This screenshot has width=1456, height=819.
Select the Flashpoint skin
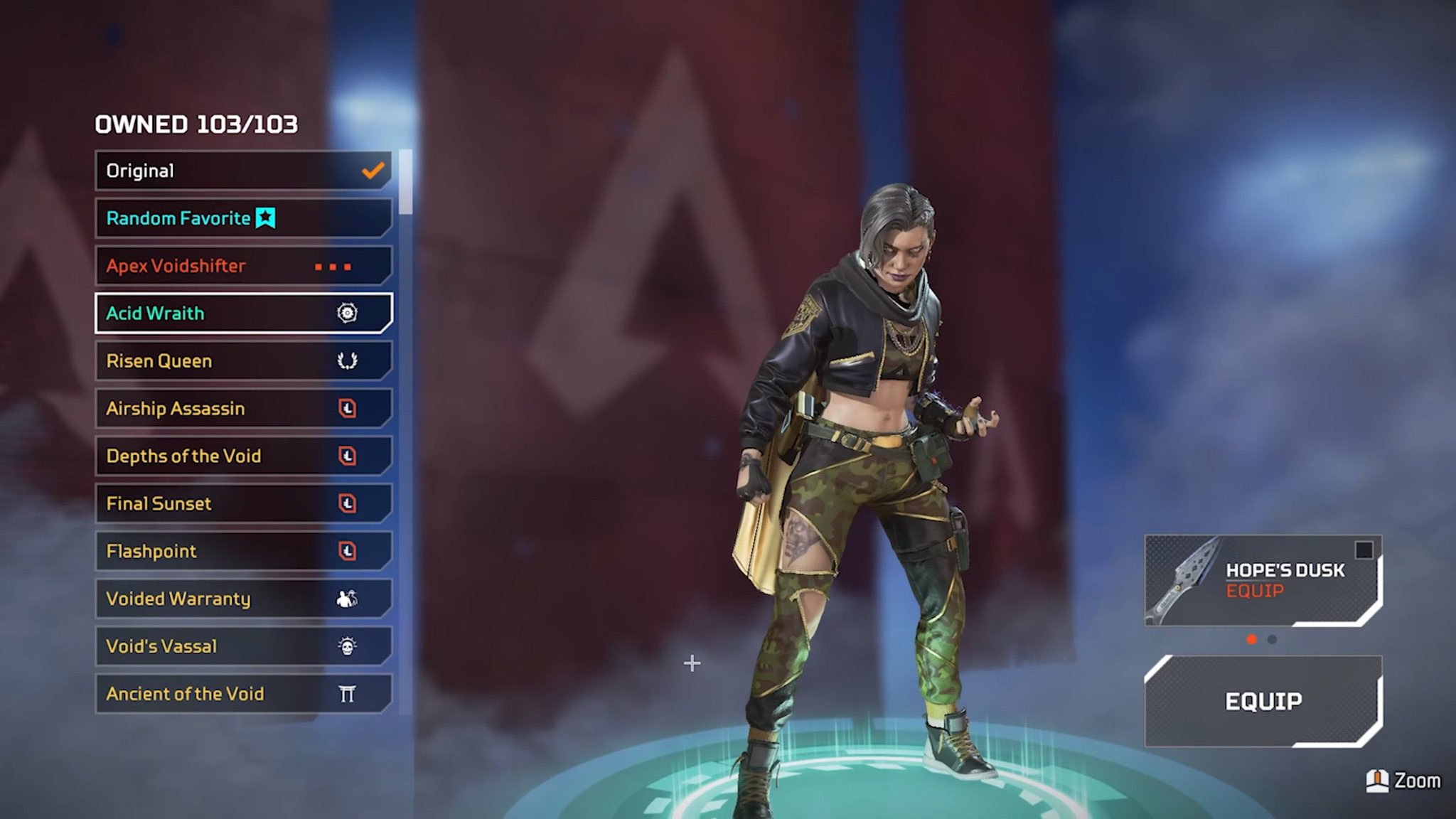(242, 552)
